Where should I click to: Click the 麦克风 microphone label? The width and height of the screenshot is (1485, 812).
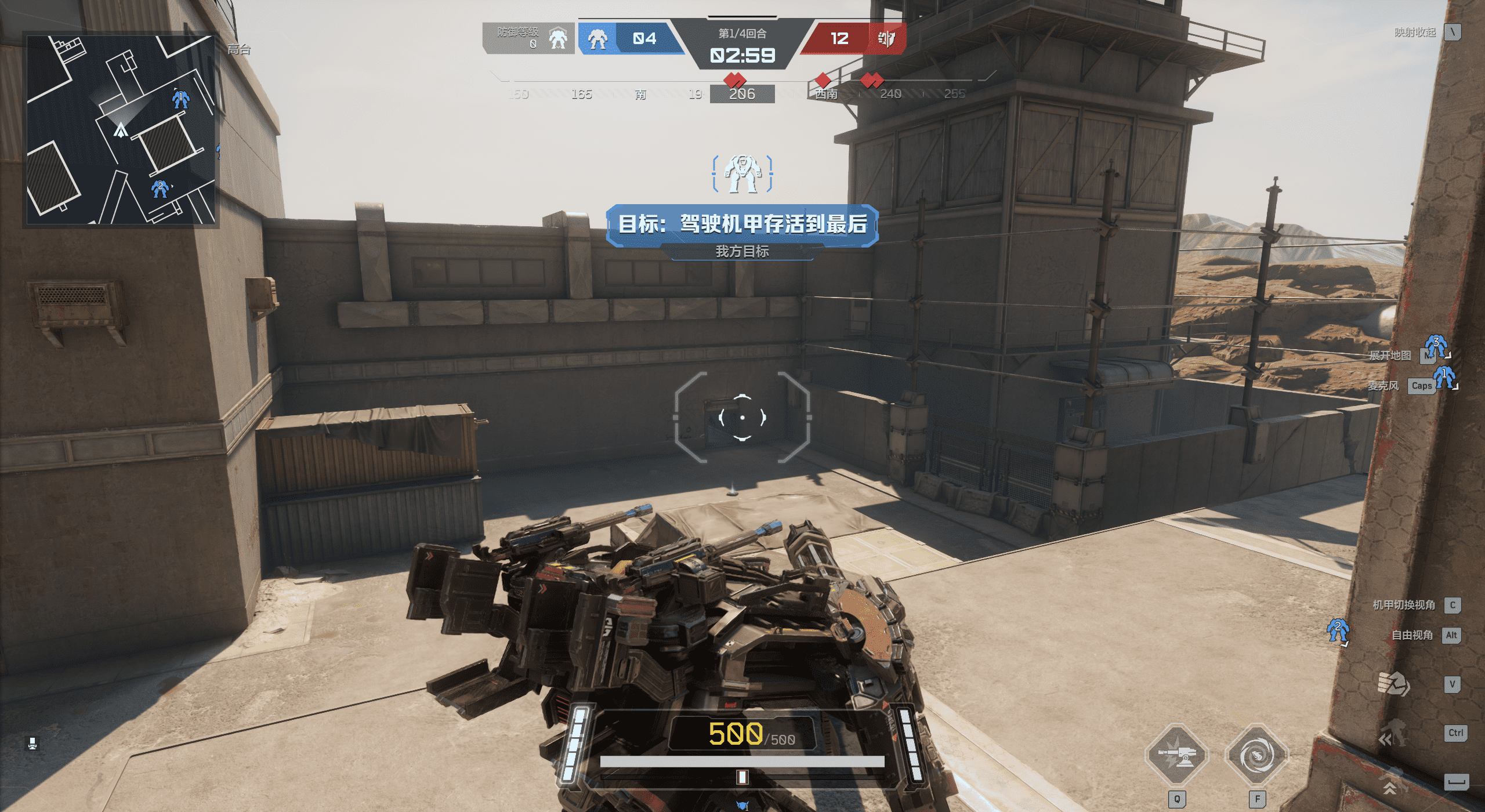(1383, 386)
